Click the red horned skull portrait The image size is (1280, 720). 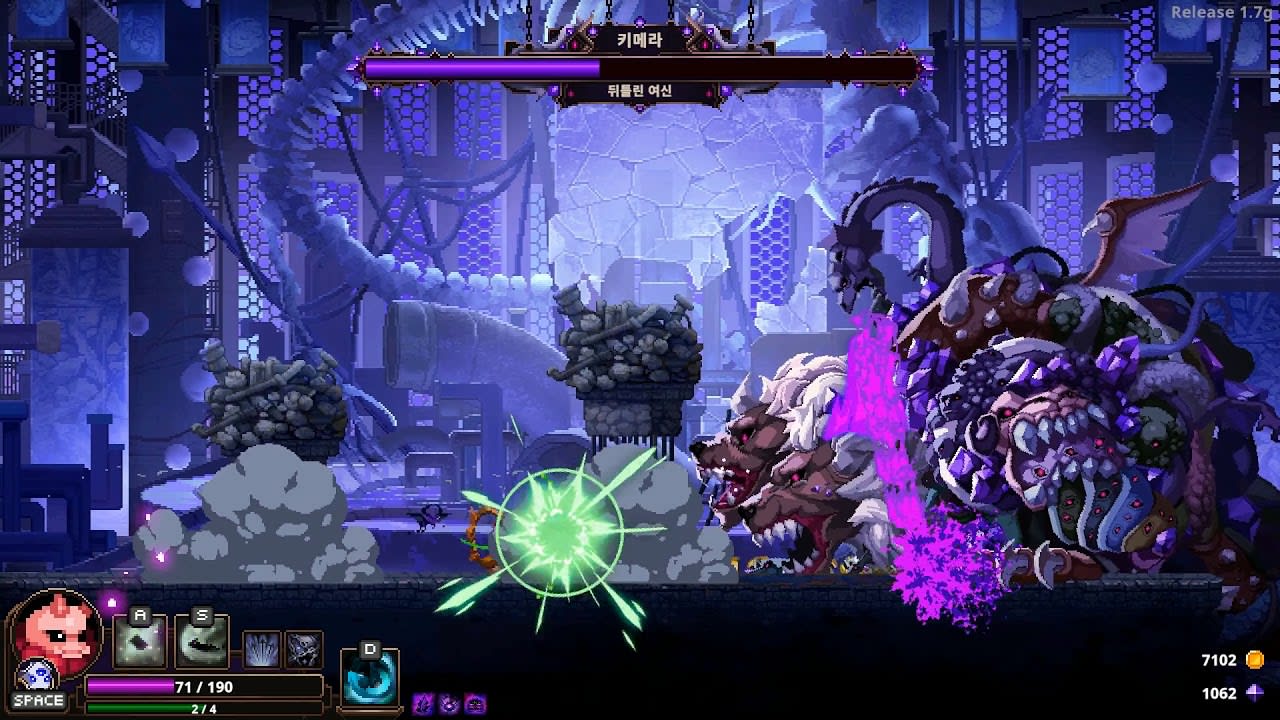coord(55,634)
